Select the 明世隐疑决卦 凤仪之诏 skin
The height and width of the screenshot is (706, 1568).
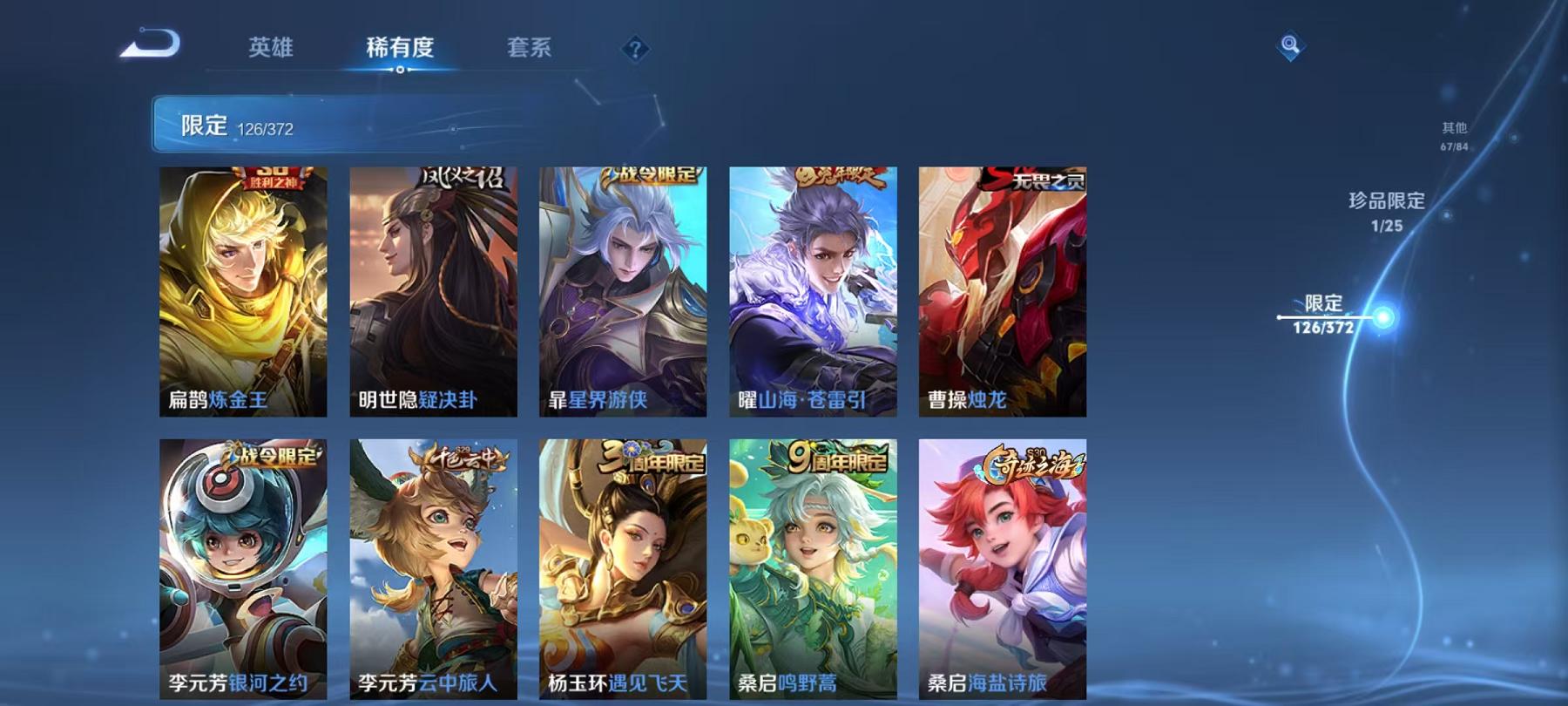pos(433,288)
